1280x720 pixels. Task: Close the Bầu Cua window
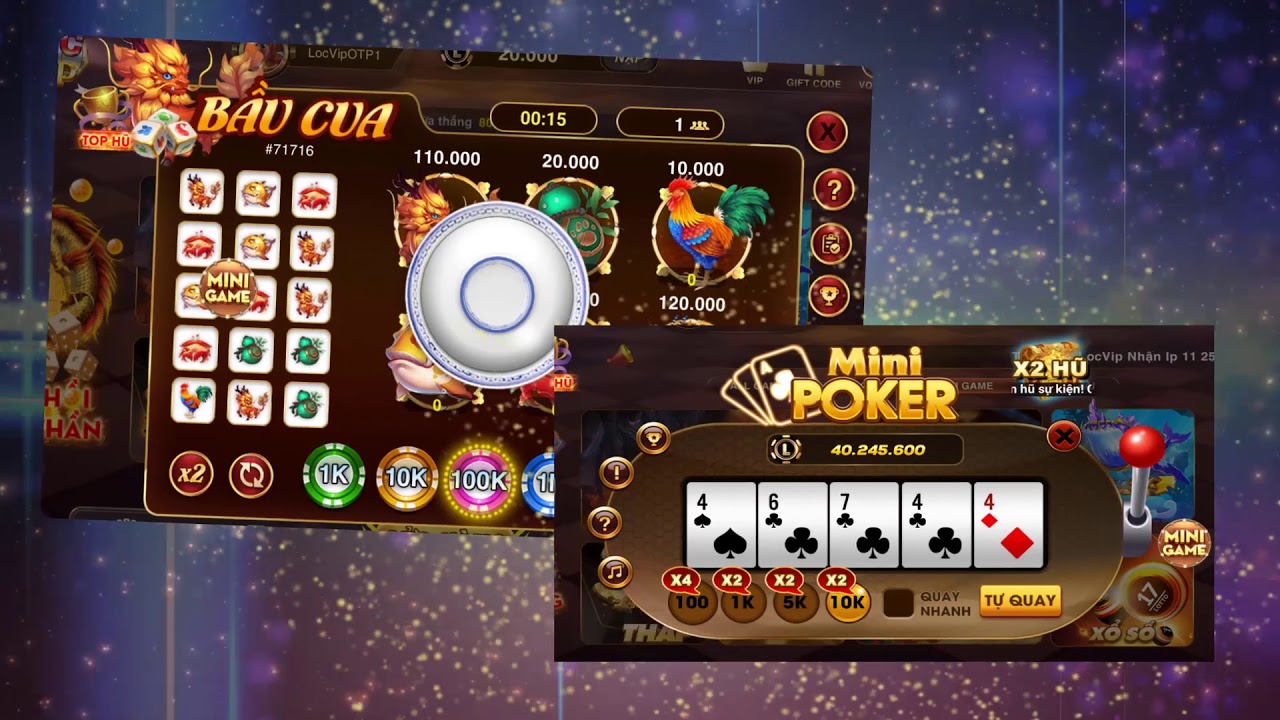point(827,132)
